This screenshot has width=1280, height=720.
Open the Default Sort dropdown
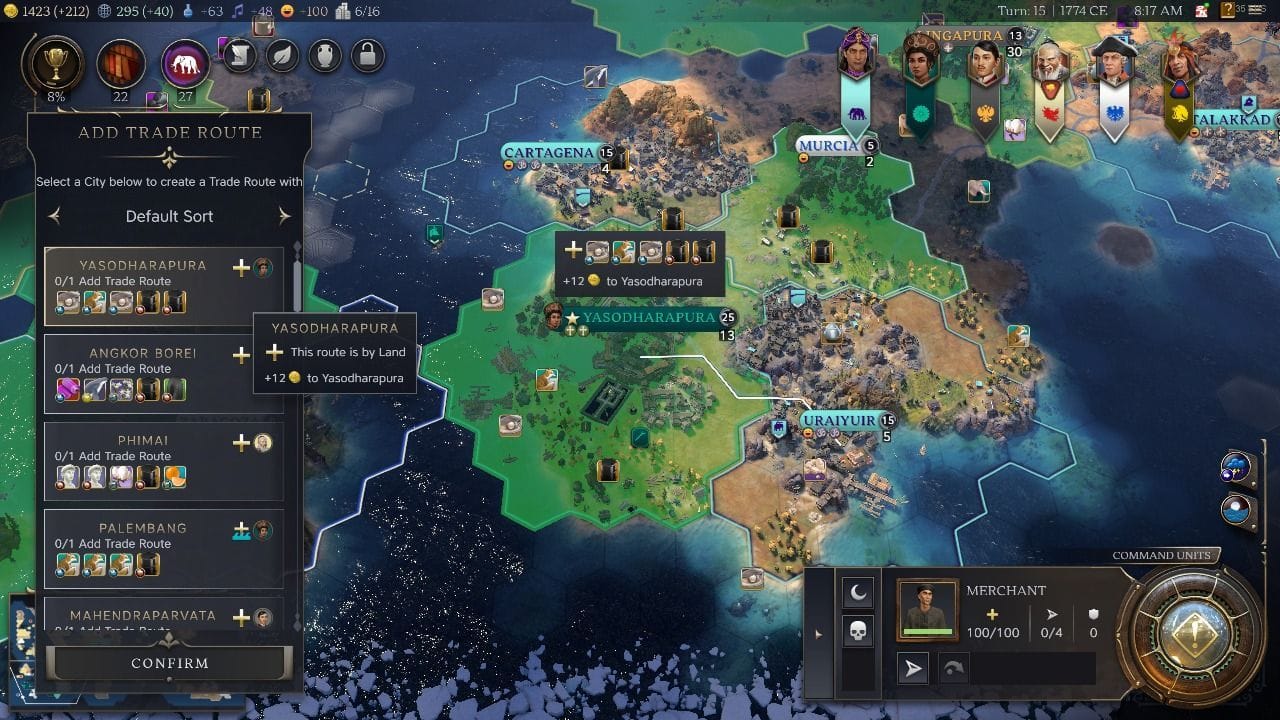pos(170,216)
